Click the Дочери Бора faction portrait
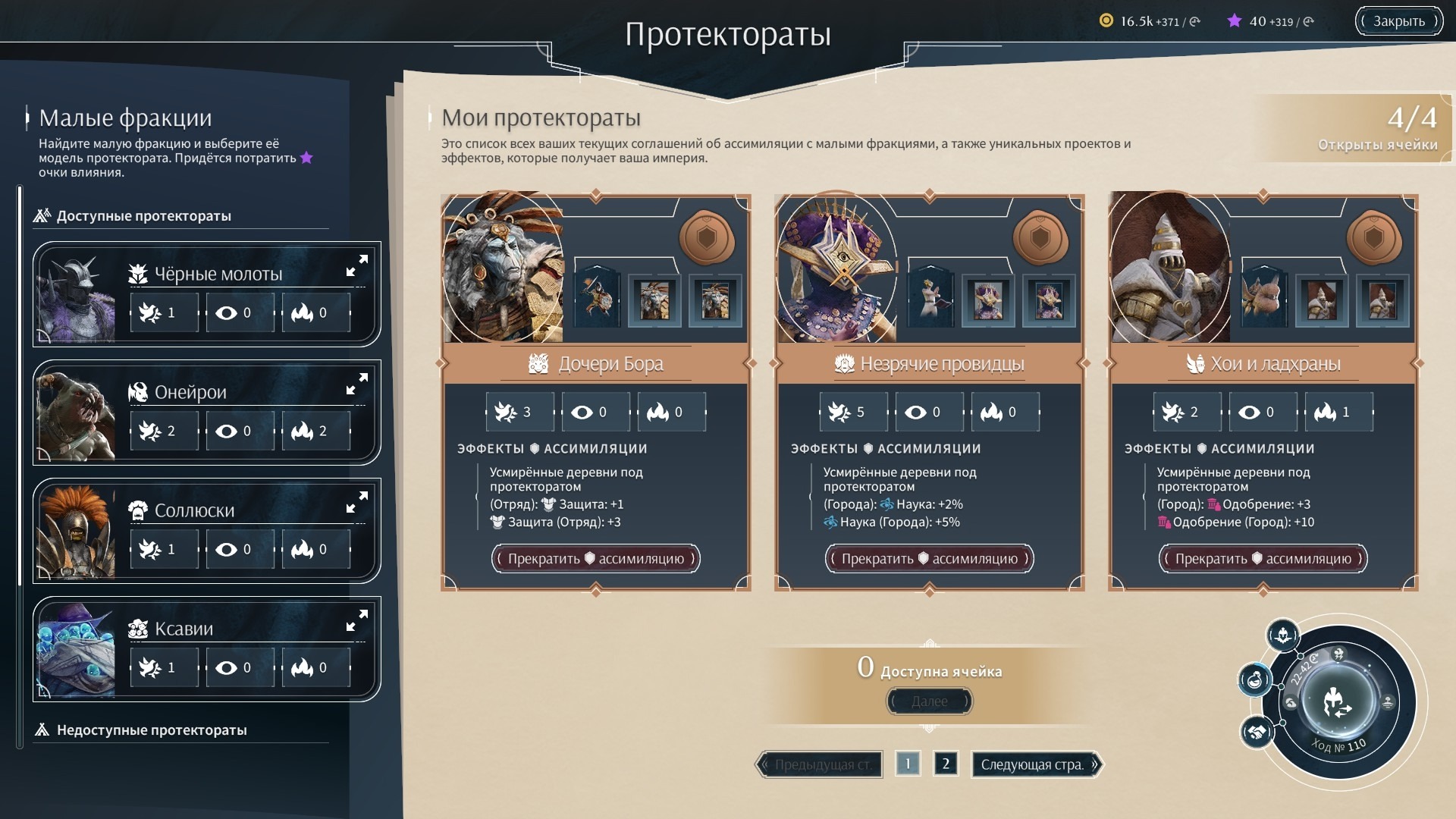Screen dimensions: 1456x819 [x=503, y=267]
